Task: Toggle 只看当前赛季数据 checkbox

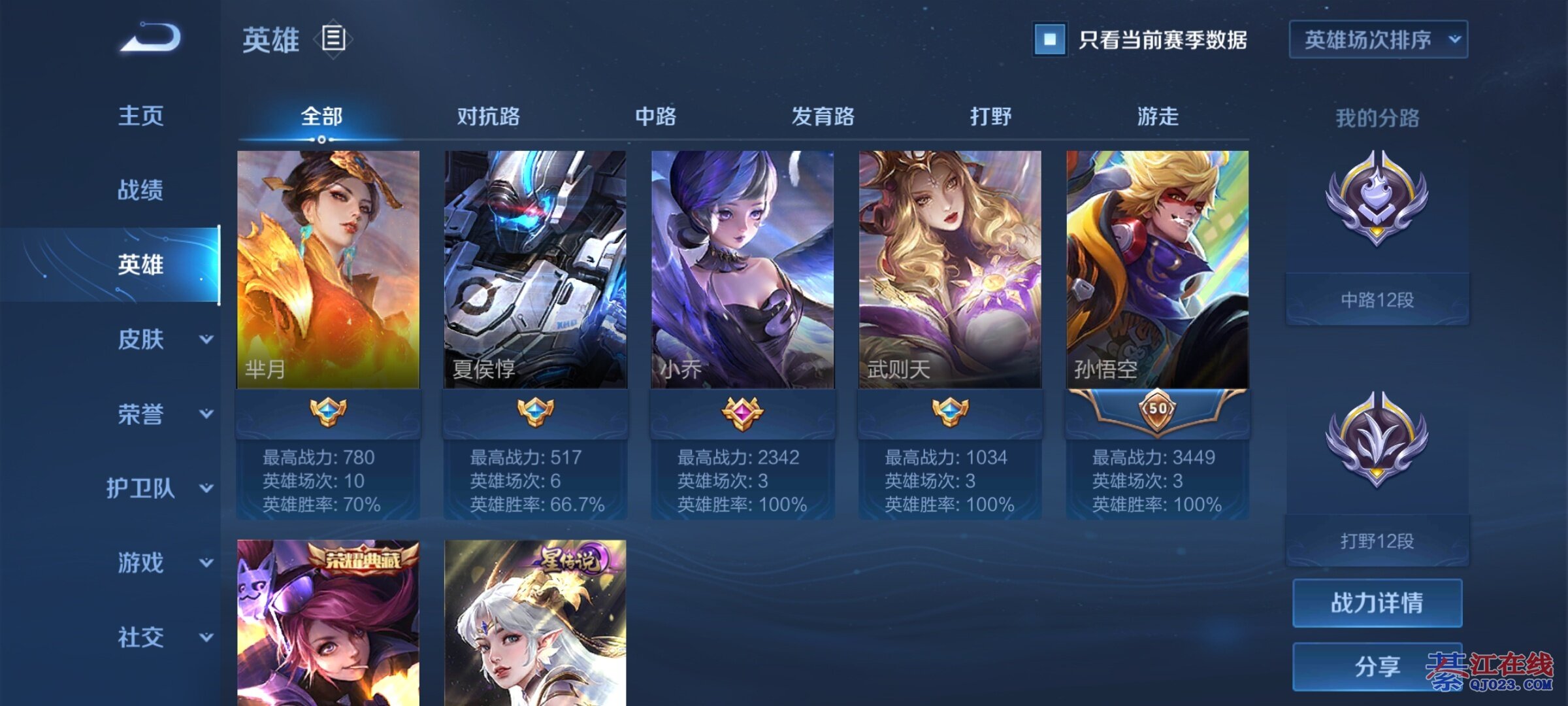Action: coord(1050,40)
